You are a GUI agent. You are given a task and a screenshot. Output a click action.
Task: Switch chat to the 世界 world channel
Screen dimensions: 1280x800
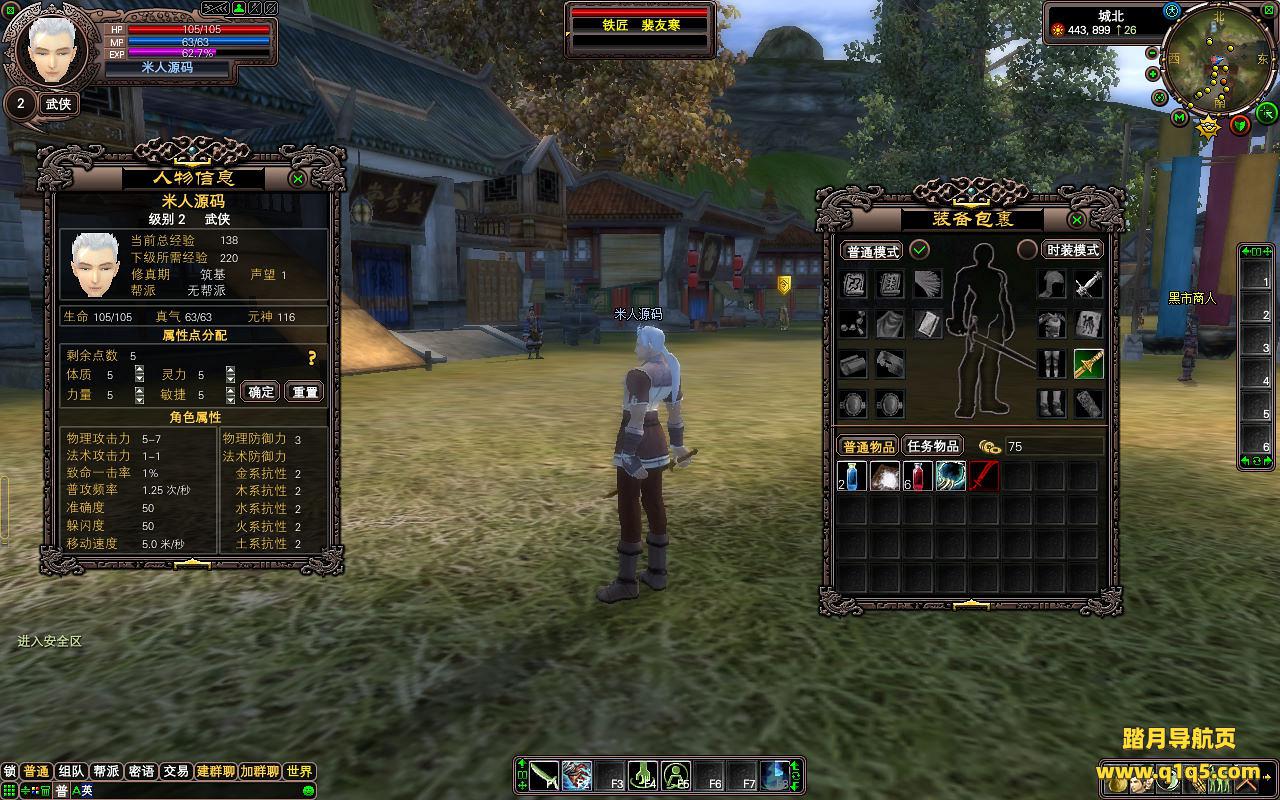click(x=299, y=772)
